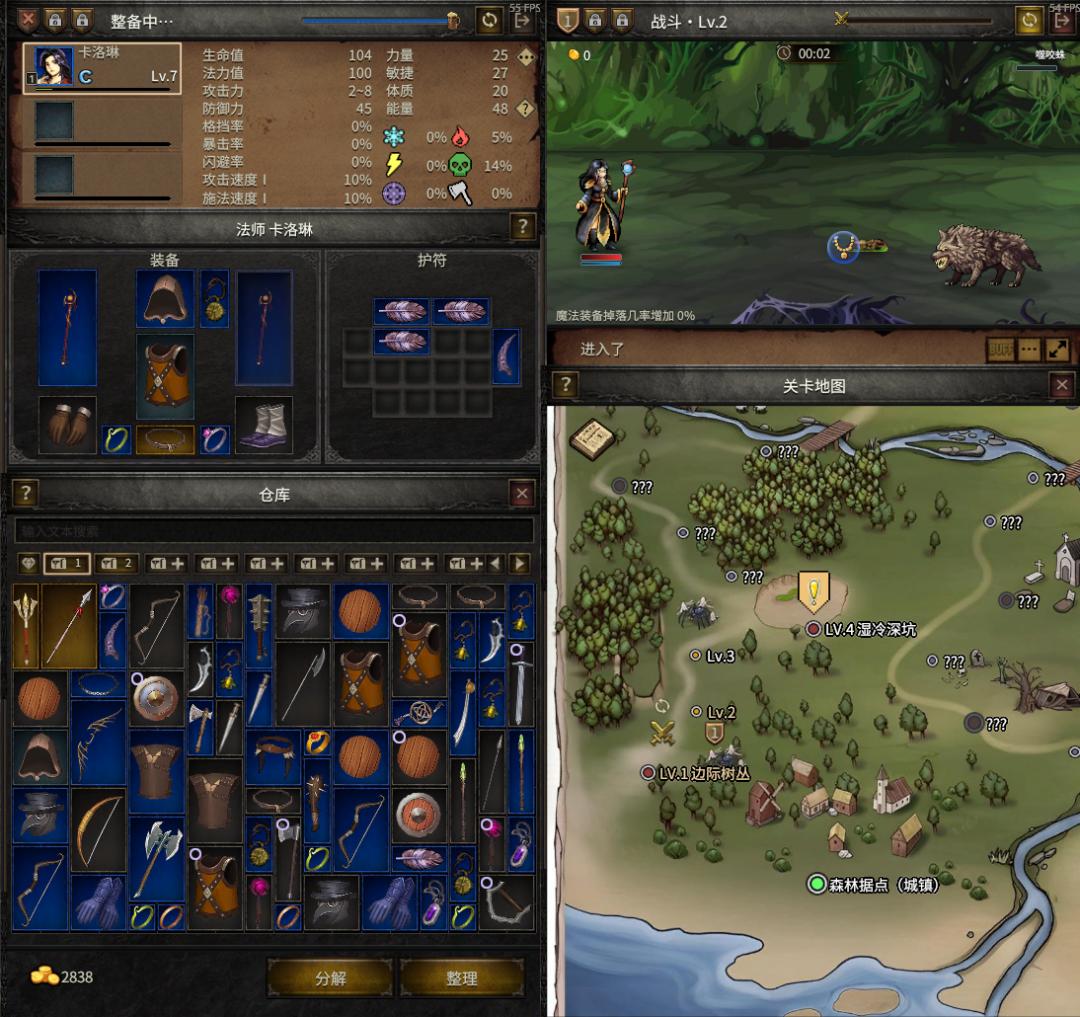Click the warehouse text search field
This screenshot has height=1017, width=1080.
(273, 531)
